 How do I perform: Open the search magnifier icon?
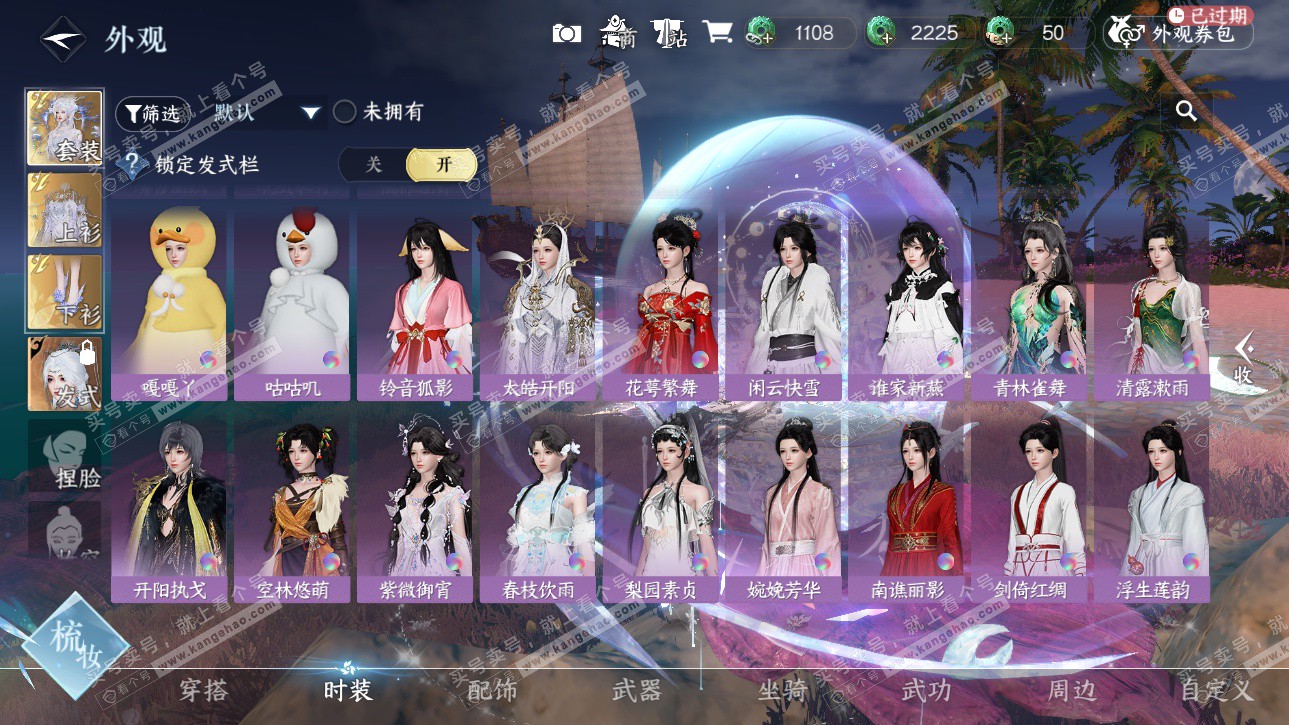(1187, 111)
